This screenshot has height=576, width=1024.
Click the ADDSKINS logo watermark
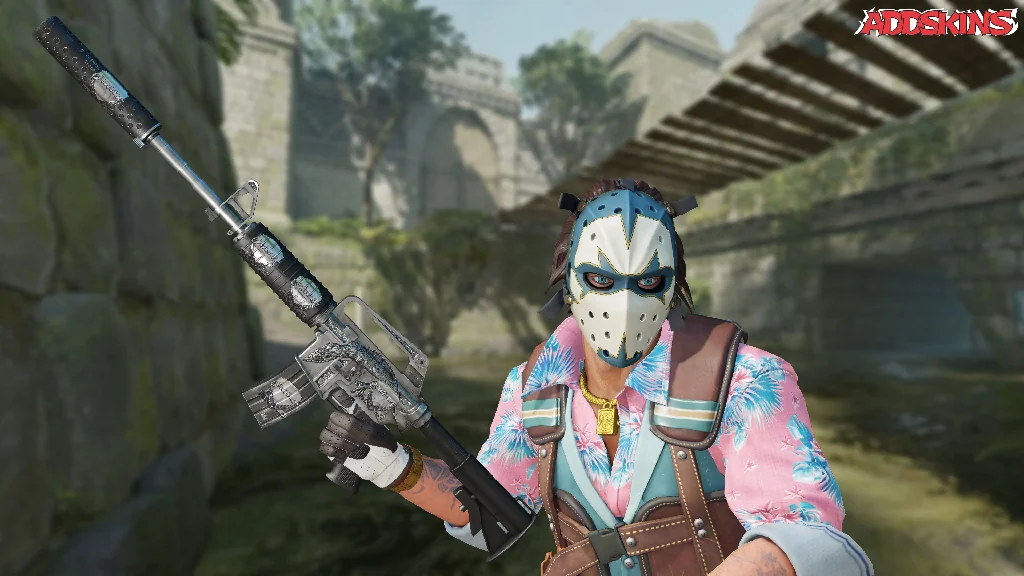[x=937, y=23]
